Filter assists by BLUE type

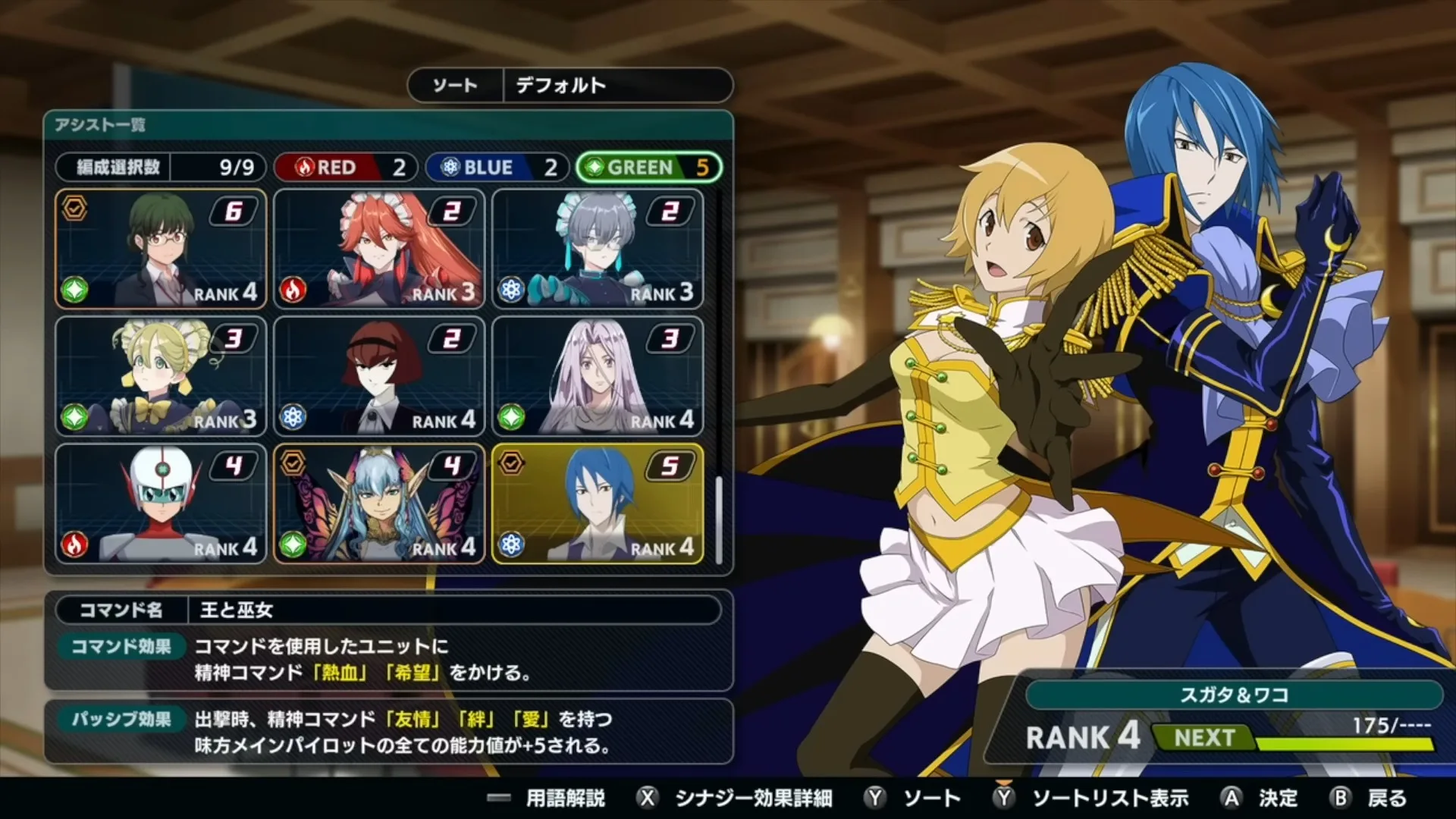pyautogui.click(x=497, y=167)
